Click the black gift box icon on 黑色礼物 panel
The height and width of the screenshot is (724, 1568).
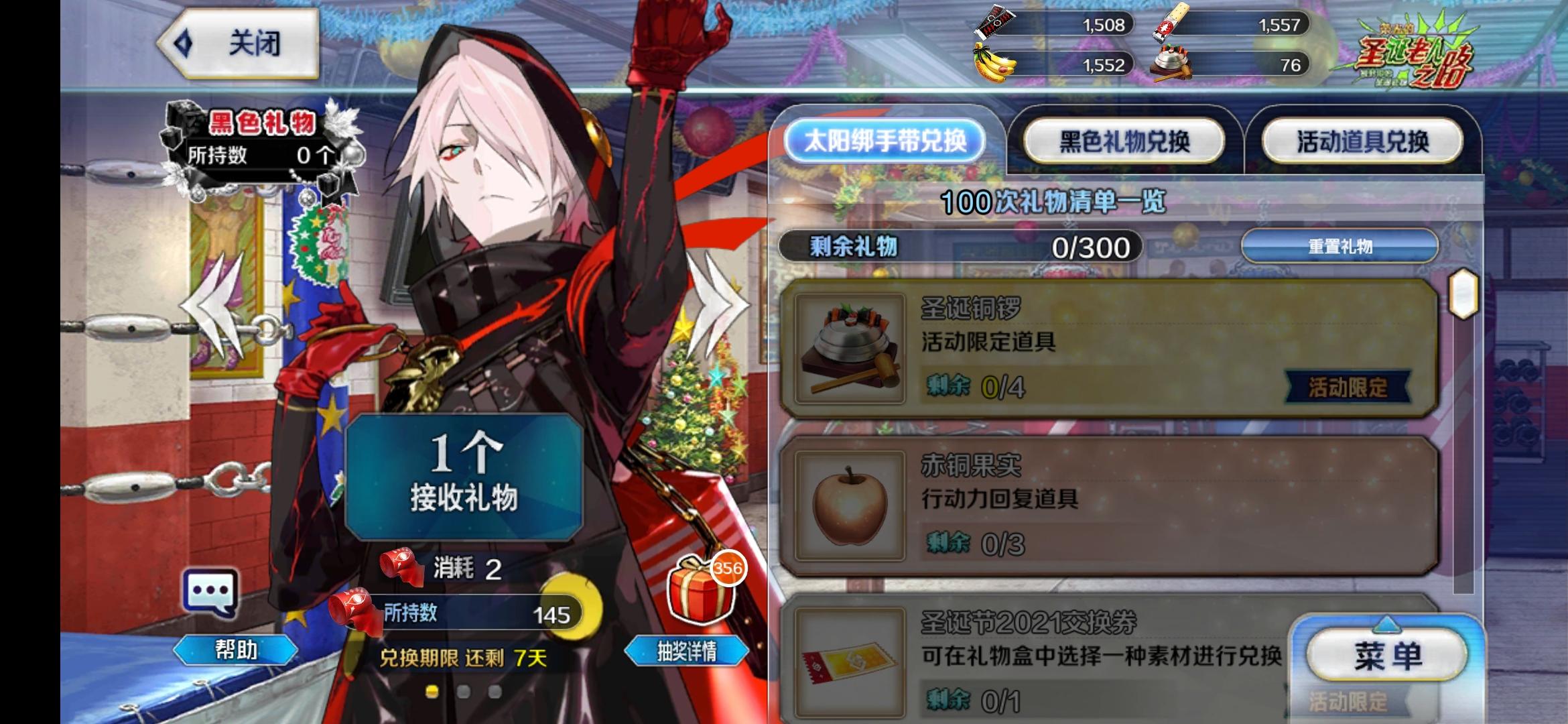[x=178, y=124]
